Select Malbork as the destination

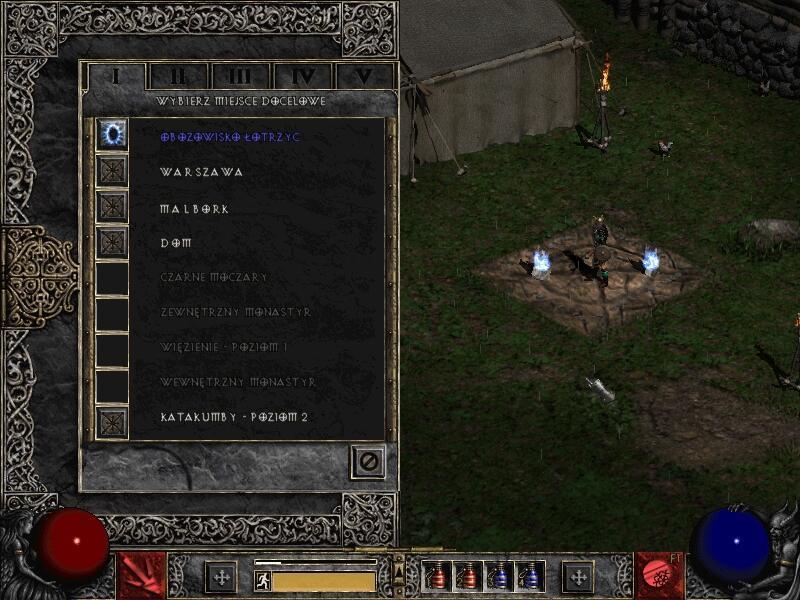194,208
